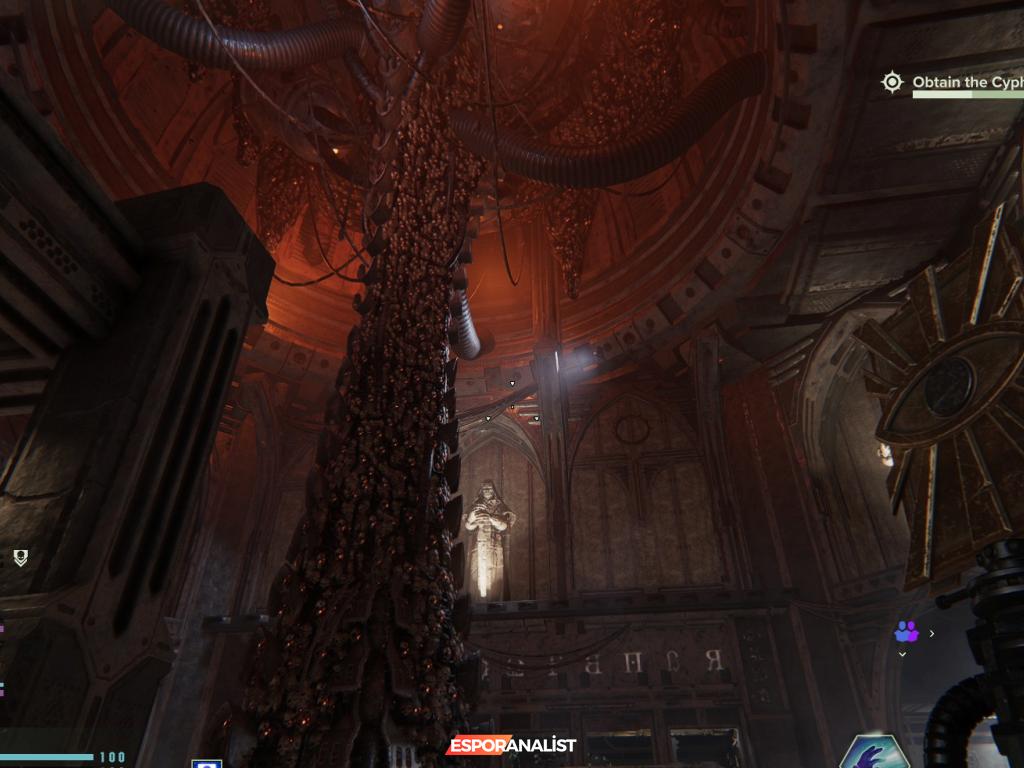The width and height of the screenshot is (1024, 768).
Task: Select the blue square icon at bottom edge
Action: tap(206, 764)
